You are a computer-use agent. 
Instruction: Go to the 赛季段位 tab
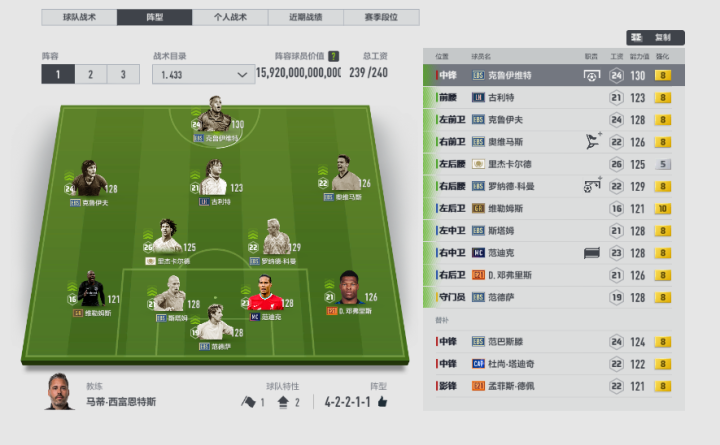tap(381, 18)
